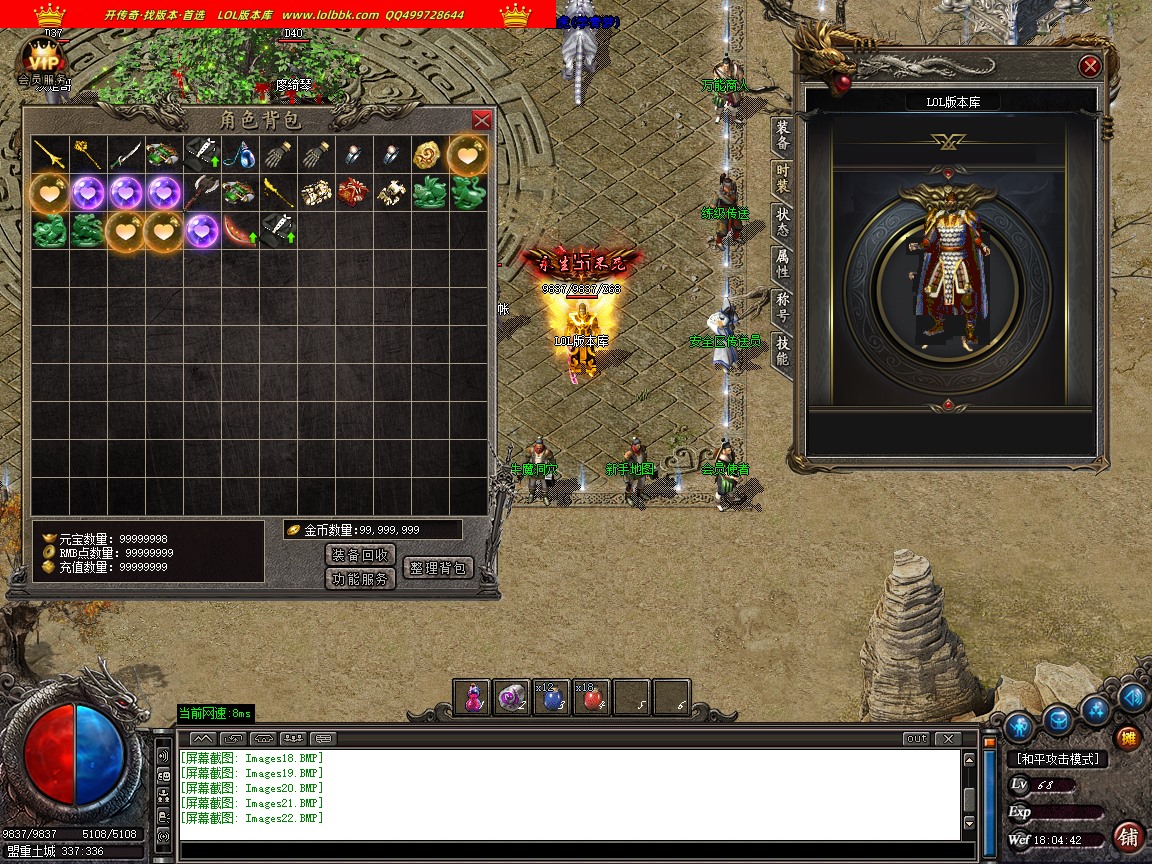Close the 角色背包 inventory window

(481, 120)
